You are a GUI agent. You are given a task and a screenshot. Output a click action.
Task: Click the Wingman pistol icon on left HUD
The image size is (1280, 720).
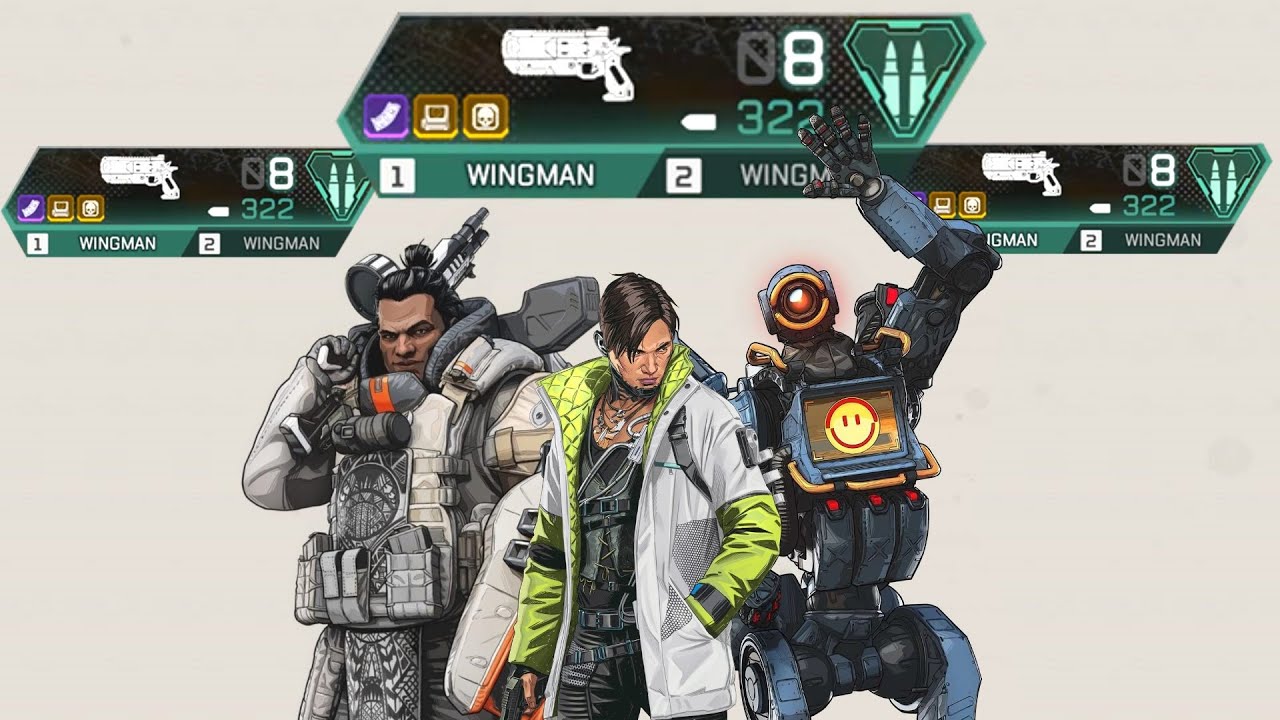tap(140, 170)
